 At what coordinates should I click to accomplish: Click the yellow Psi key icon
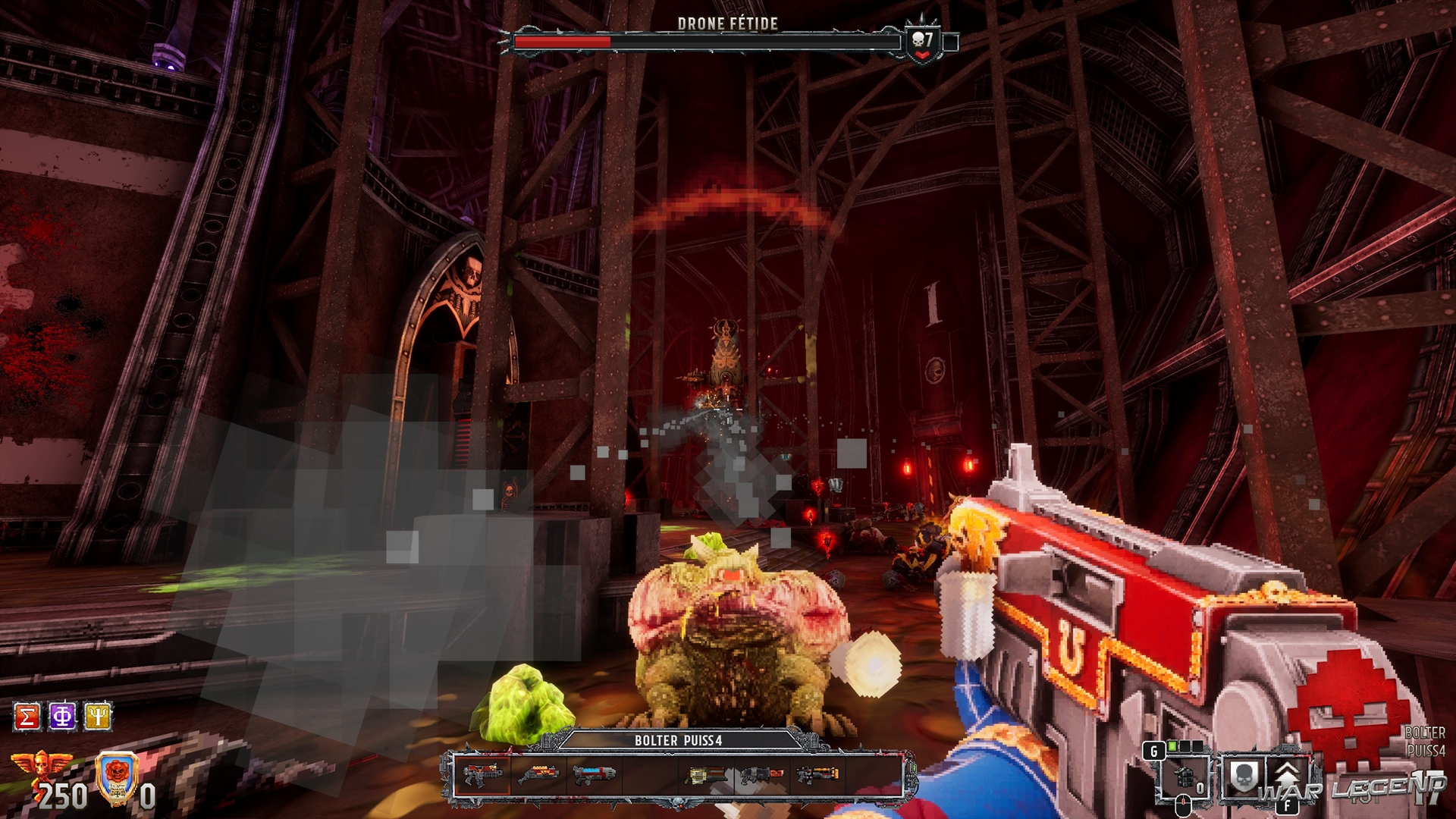coord(98,717)
